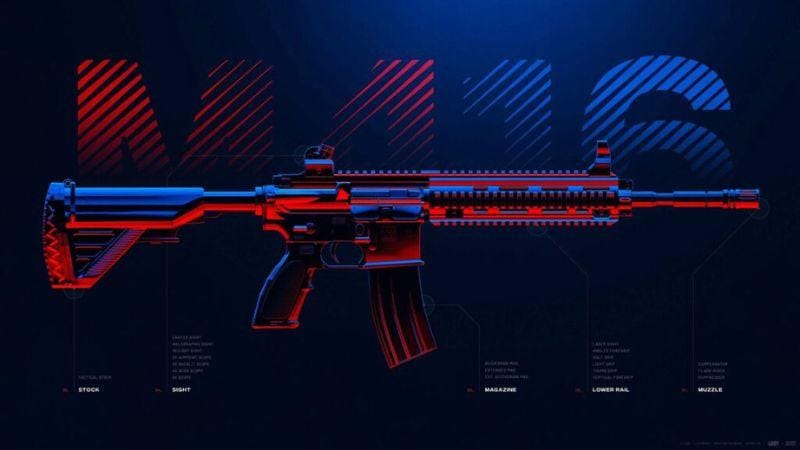This screenshot has height=450, width=800.
Task: Choose the Sight attachment category
Action: point(181,389)
